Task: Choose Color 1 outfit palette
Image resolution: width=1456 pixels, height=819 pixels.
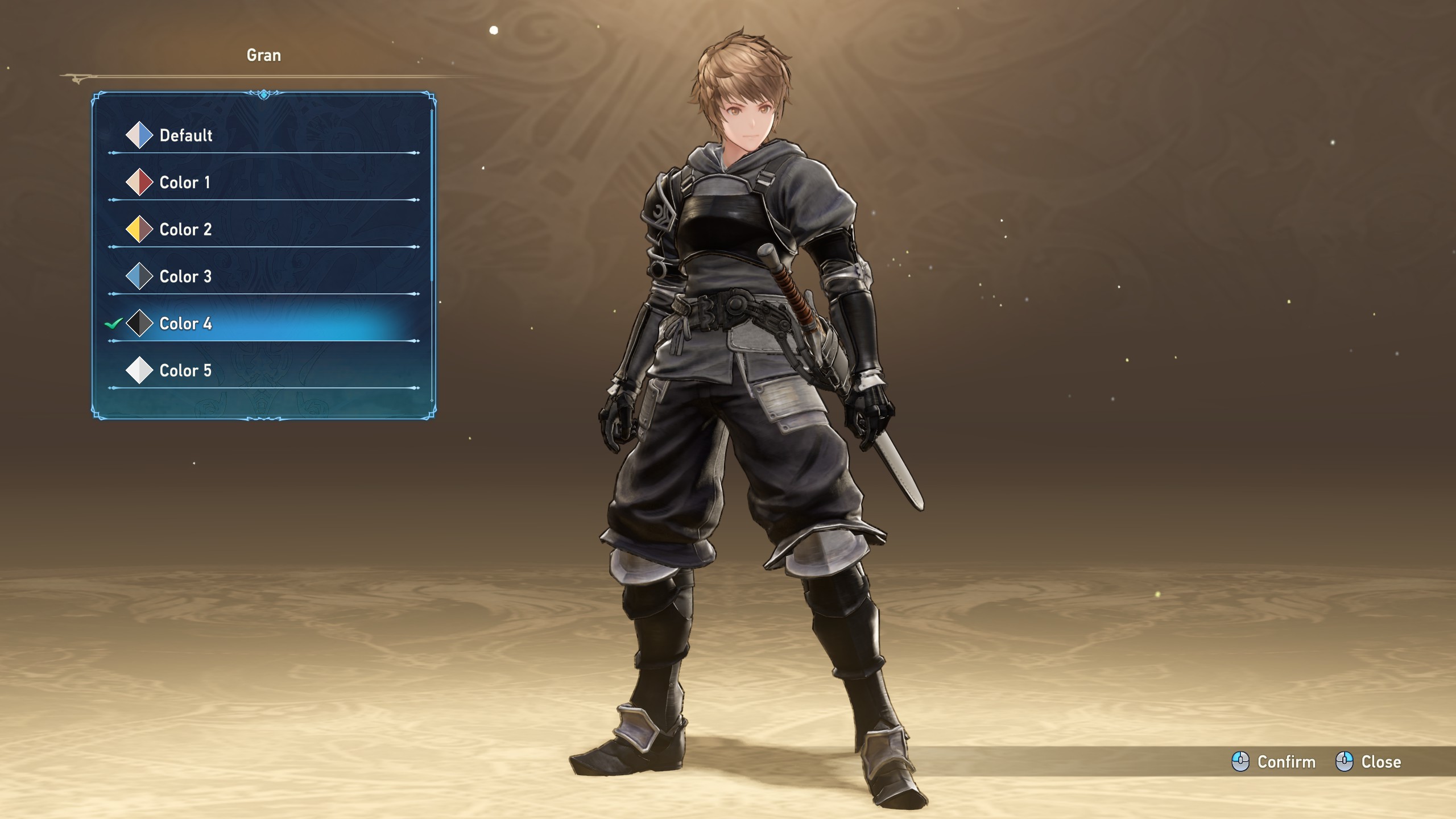Action: (x=185, y=183)
